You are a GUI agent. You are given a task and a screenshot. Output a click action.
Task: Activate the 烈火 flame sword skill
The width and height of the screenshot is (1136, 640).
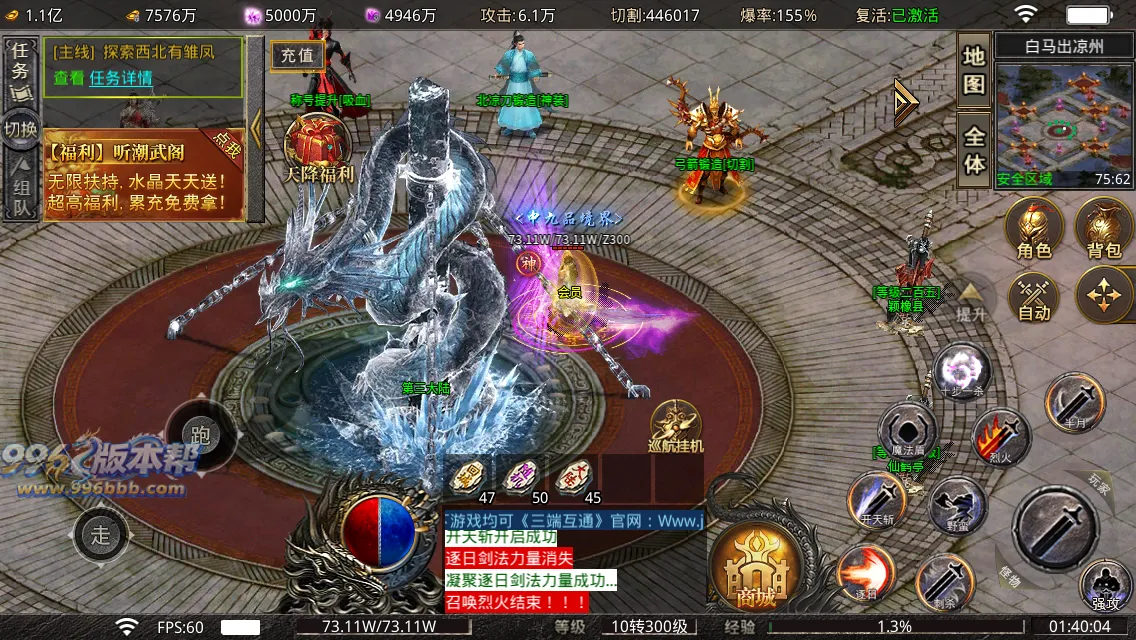[x=1001, y=437]
